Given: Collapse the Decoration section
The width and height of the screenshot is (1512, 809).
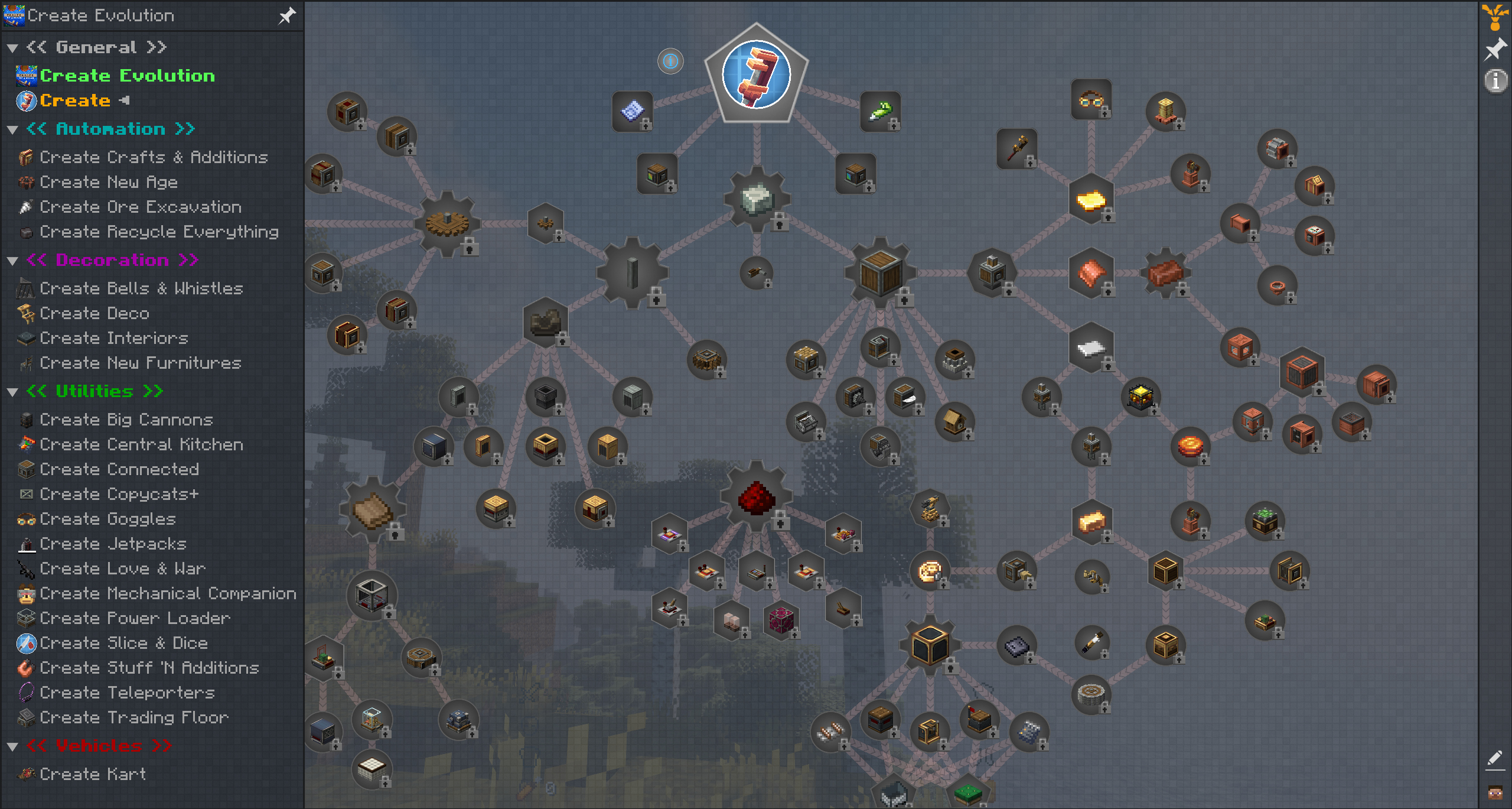Looking at the screenshot, I should (x=12, y=260).
